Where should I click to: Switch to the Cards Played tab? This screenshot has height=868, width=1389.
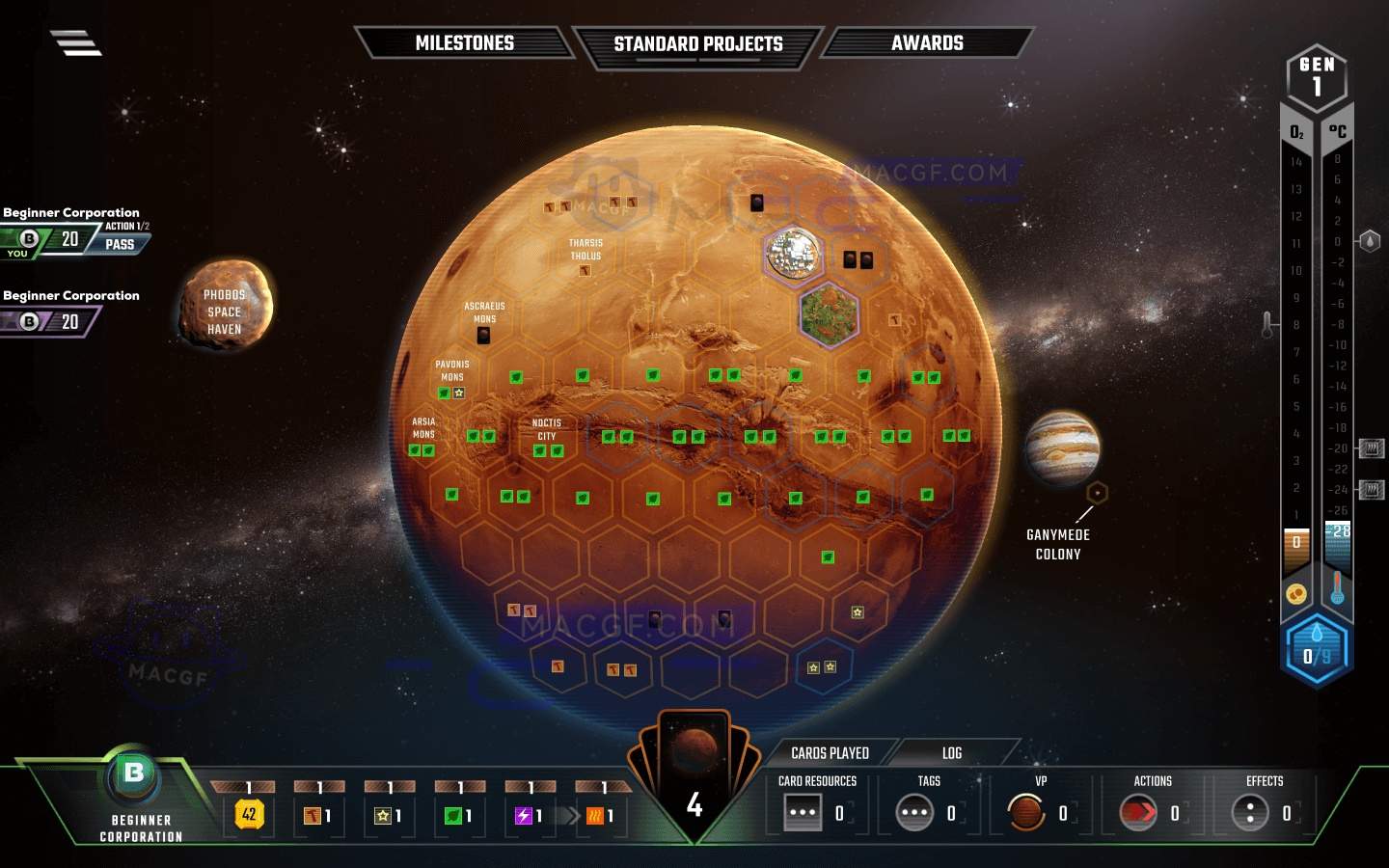click(831, 752)
